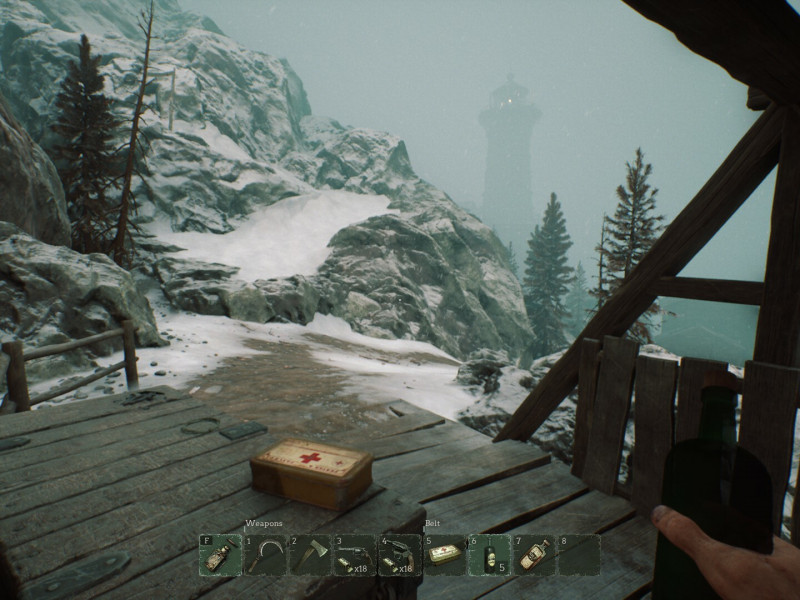Choose the labeled flask in slot 7
This screenshot has width=800, height=600.
(534, 555)
